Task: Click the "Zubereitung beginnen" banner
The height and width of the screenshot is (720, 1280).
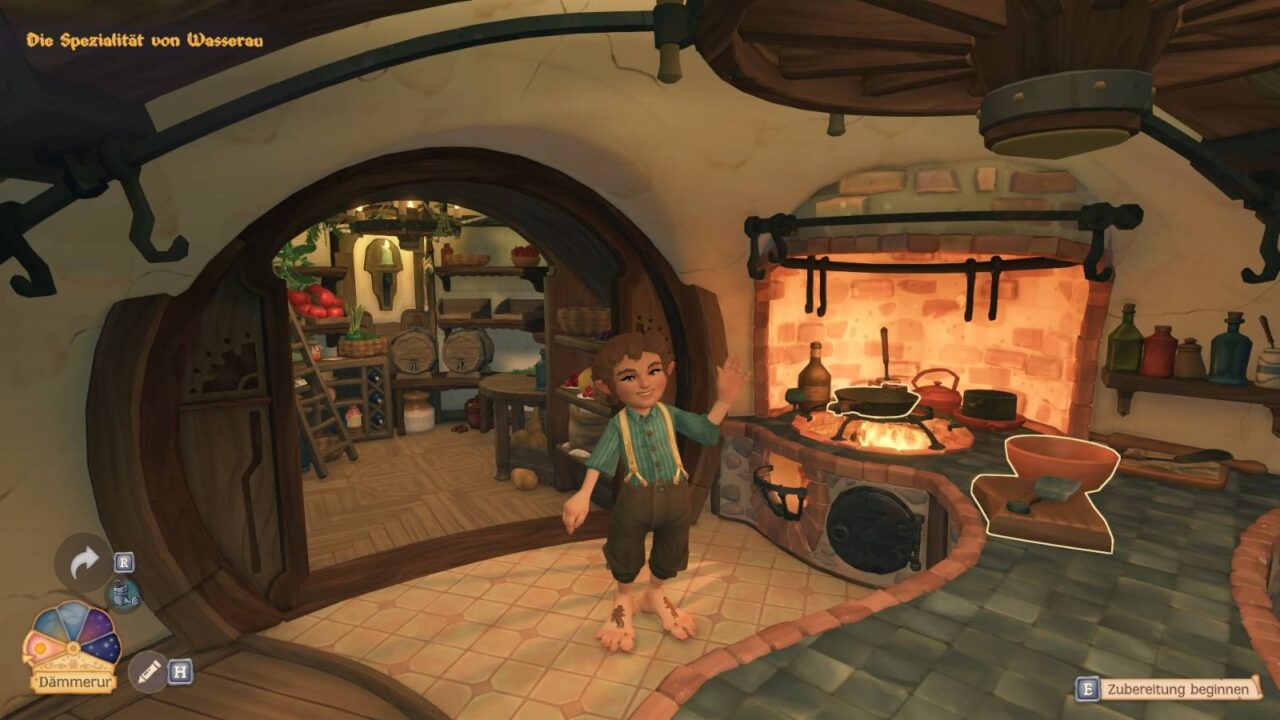Action: [x=1178, y=689]
